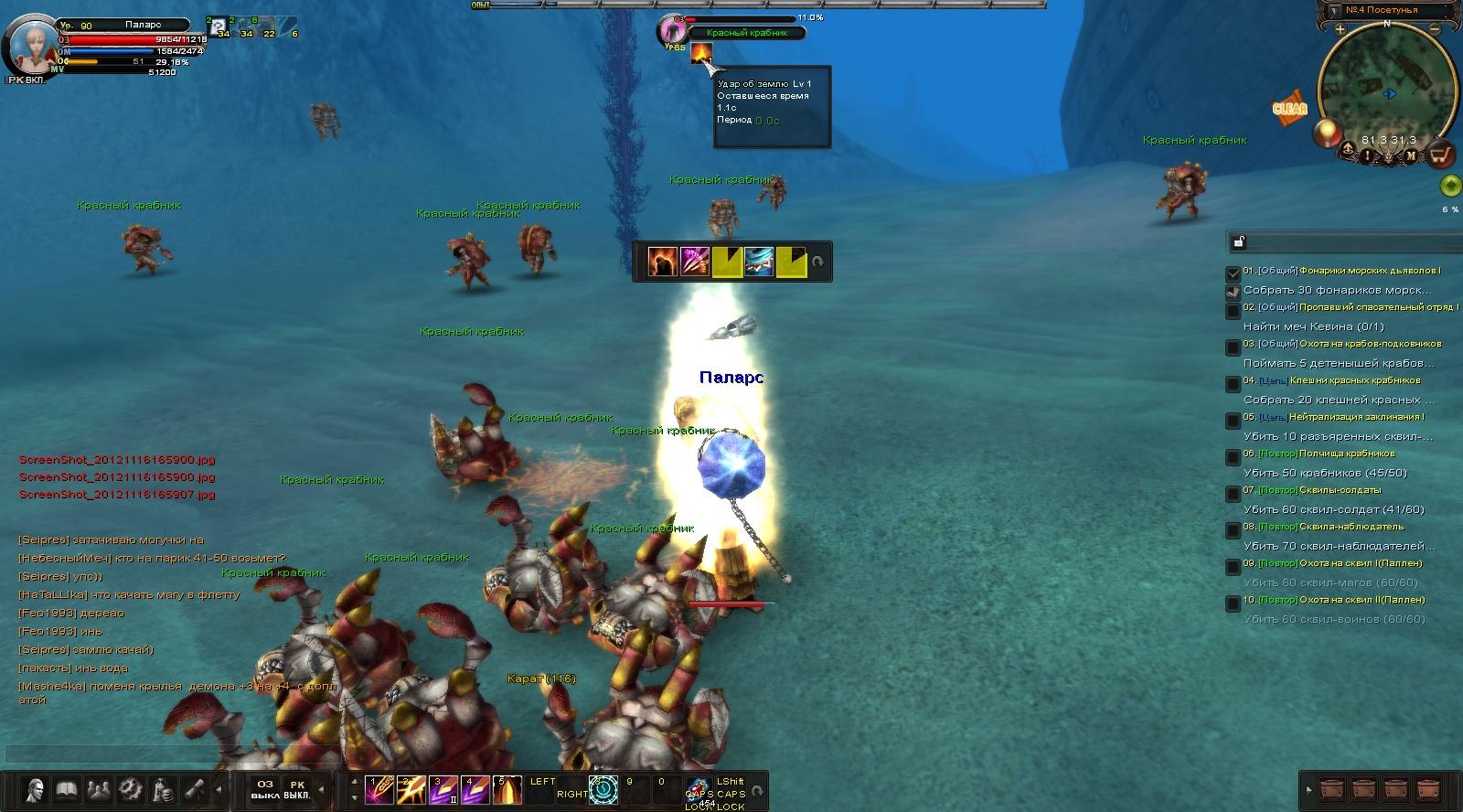Click the green up-arrow button
The height and width of the screenshot is (812, 1463).
pos(1449,187)
